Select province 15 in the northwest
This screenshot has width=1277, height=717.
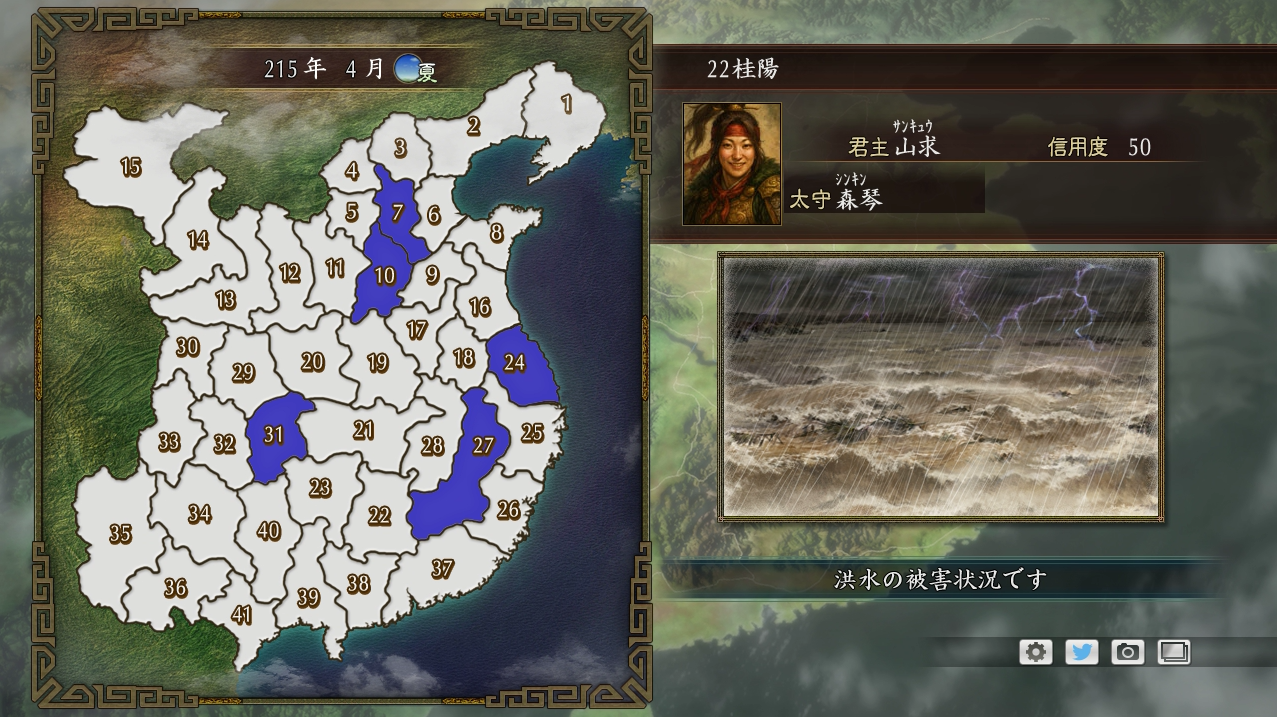tap(131, 167)
